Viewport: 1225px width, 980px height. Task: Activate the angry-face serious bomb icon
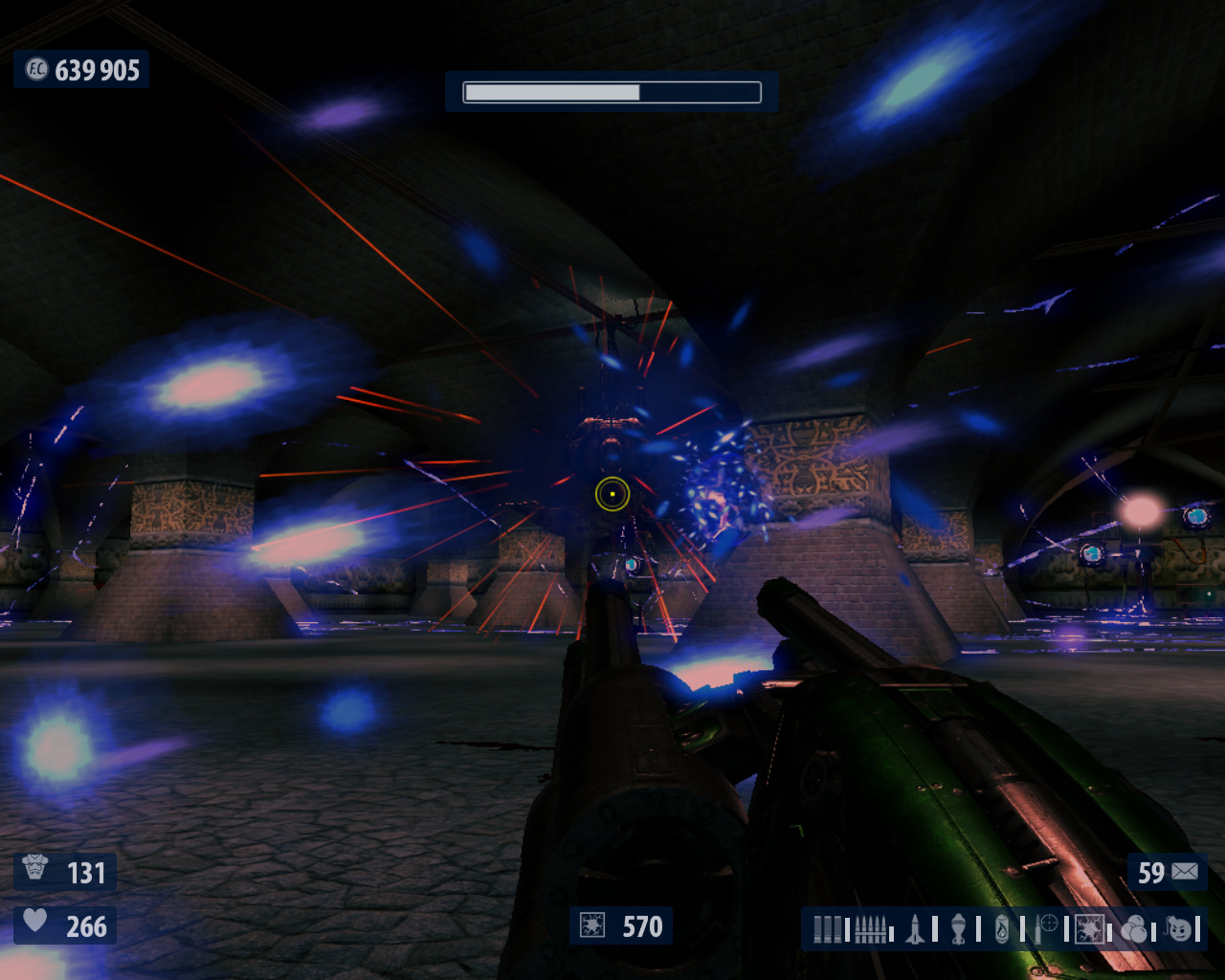pos(1180,928)
